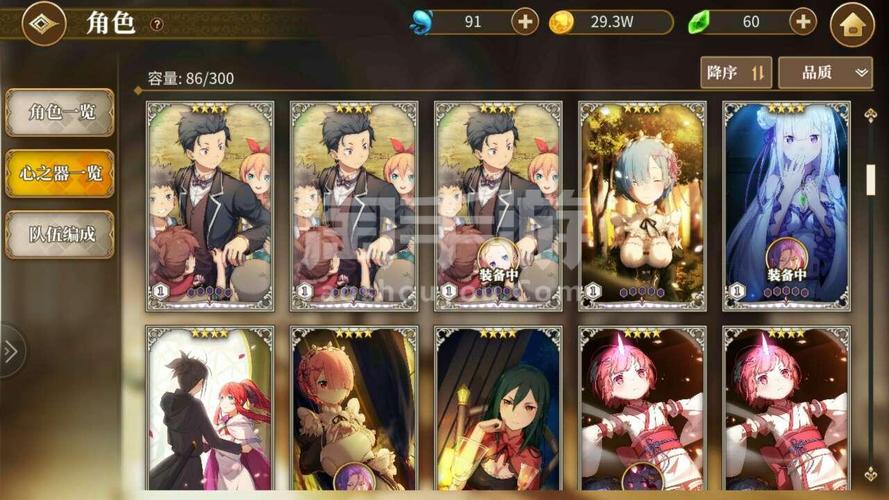Open the 队伍编成 tab
This screenshot has width=889, height=500.
click(60, 234)
